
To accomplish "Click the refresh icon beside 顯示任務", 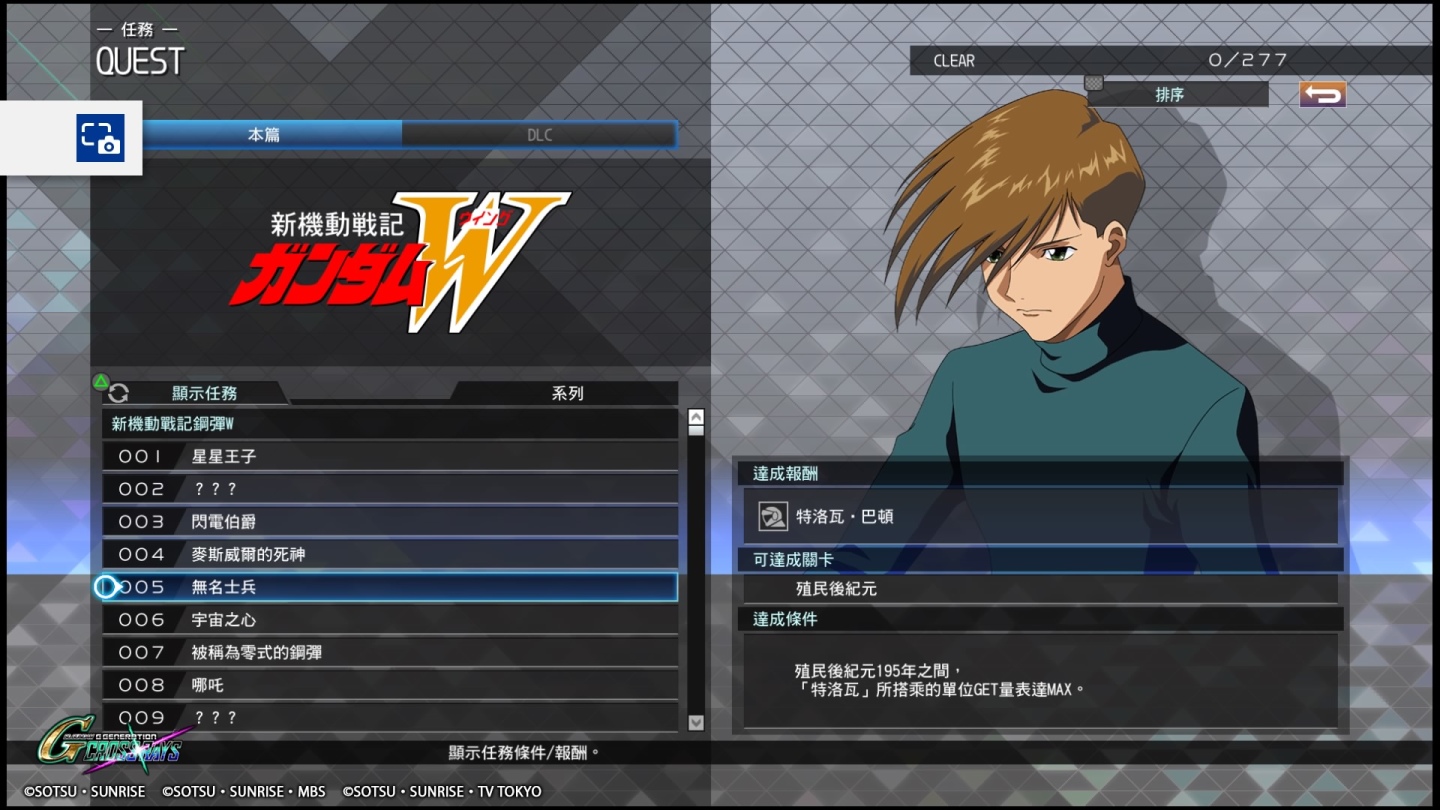I will coord(119,393).
